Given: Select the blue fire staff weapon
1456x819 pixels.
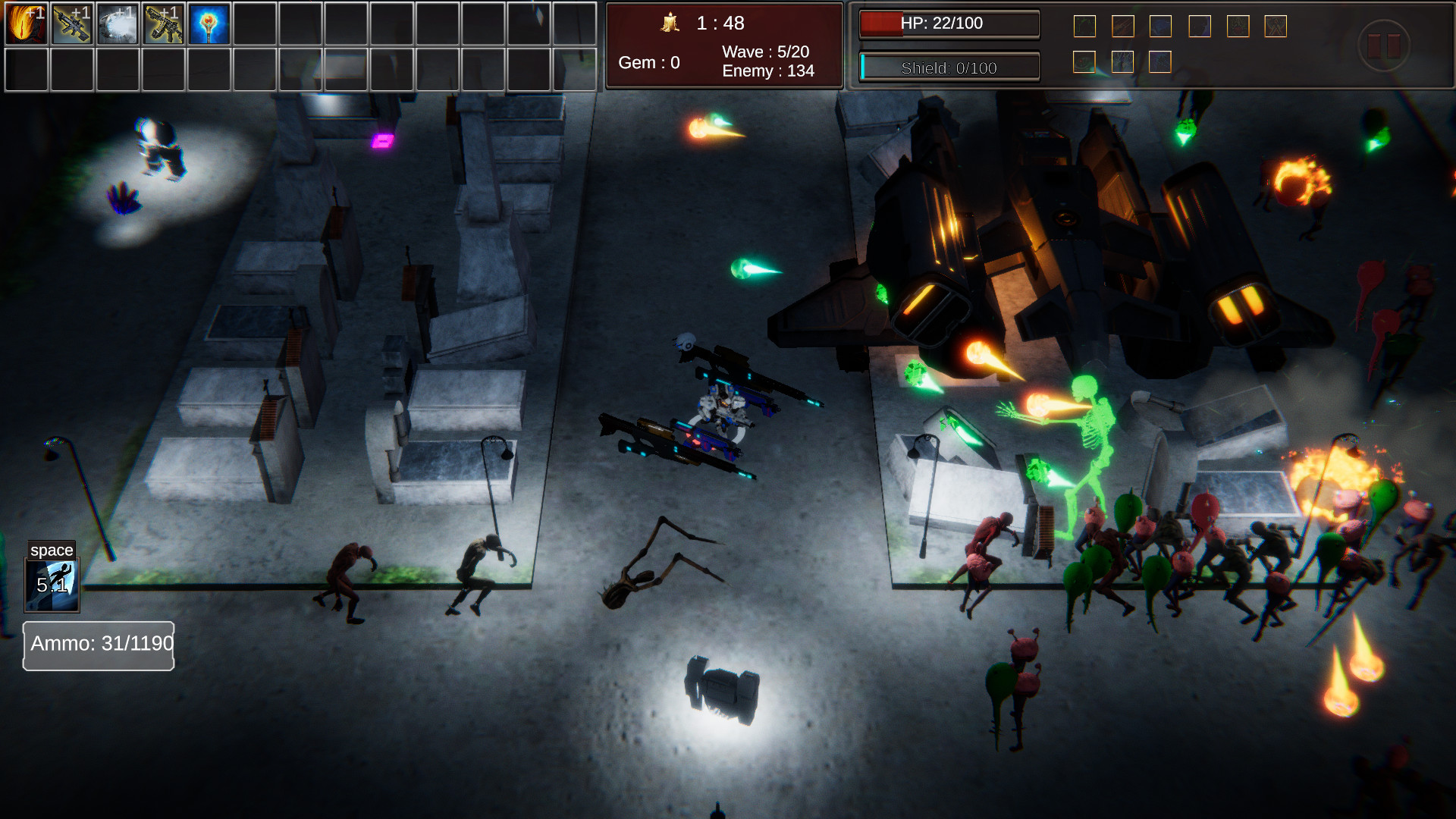Looking at the screenshot, I should (210, 24).
